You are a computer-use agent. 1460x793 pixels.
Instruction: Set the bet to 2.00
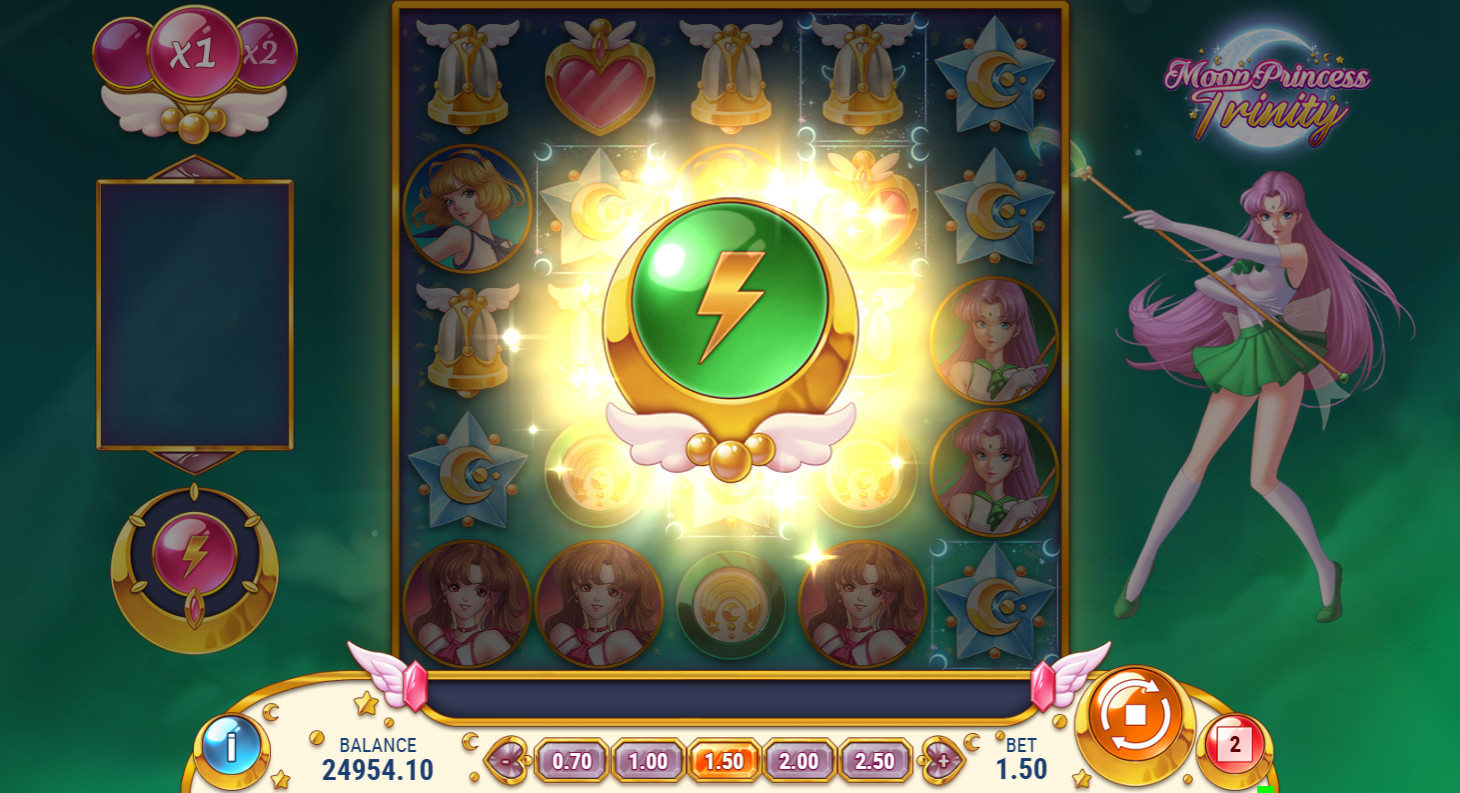pyautogui.click(x=799, y=761)
